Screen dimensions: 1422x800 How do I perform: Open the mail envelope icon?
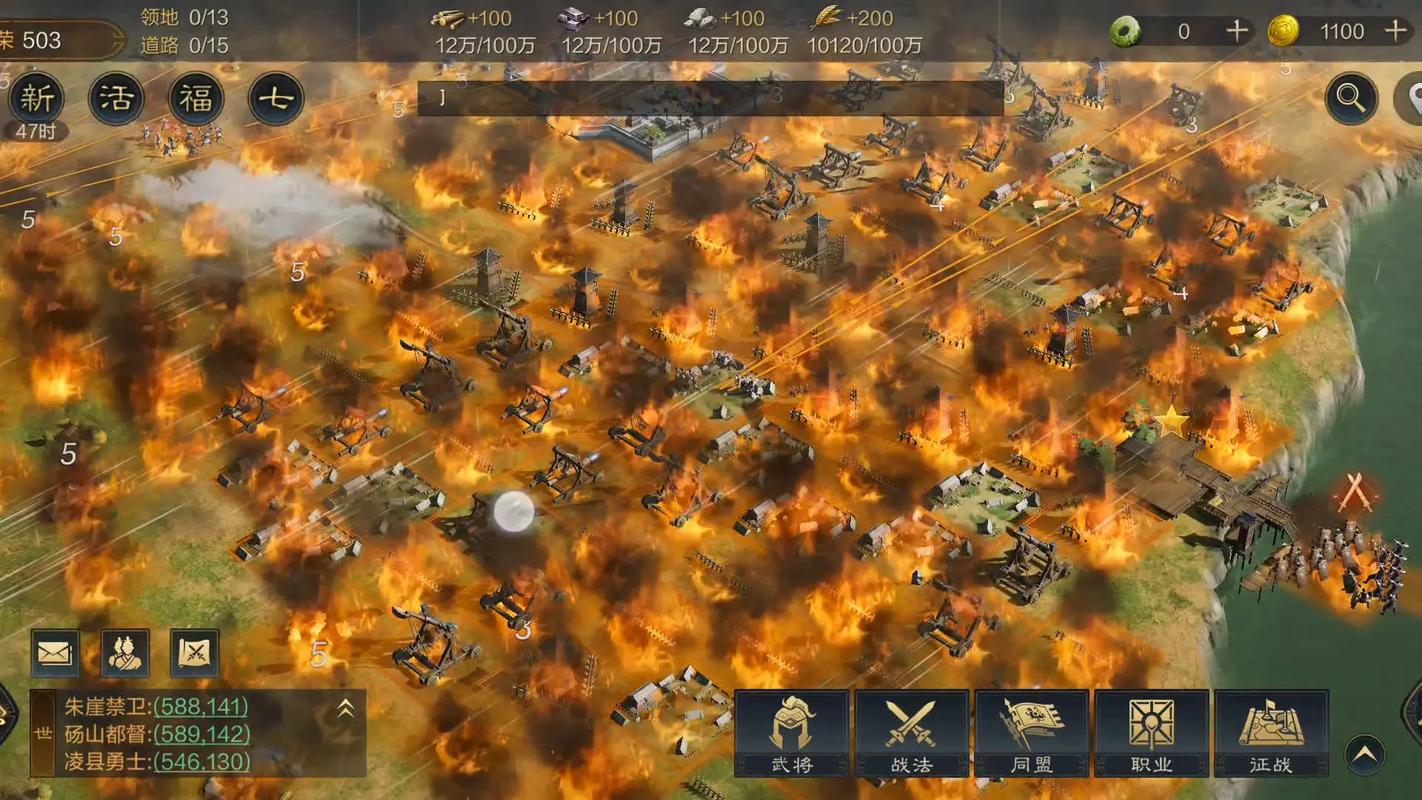[x=55, y=654]
